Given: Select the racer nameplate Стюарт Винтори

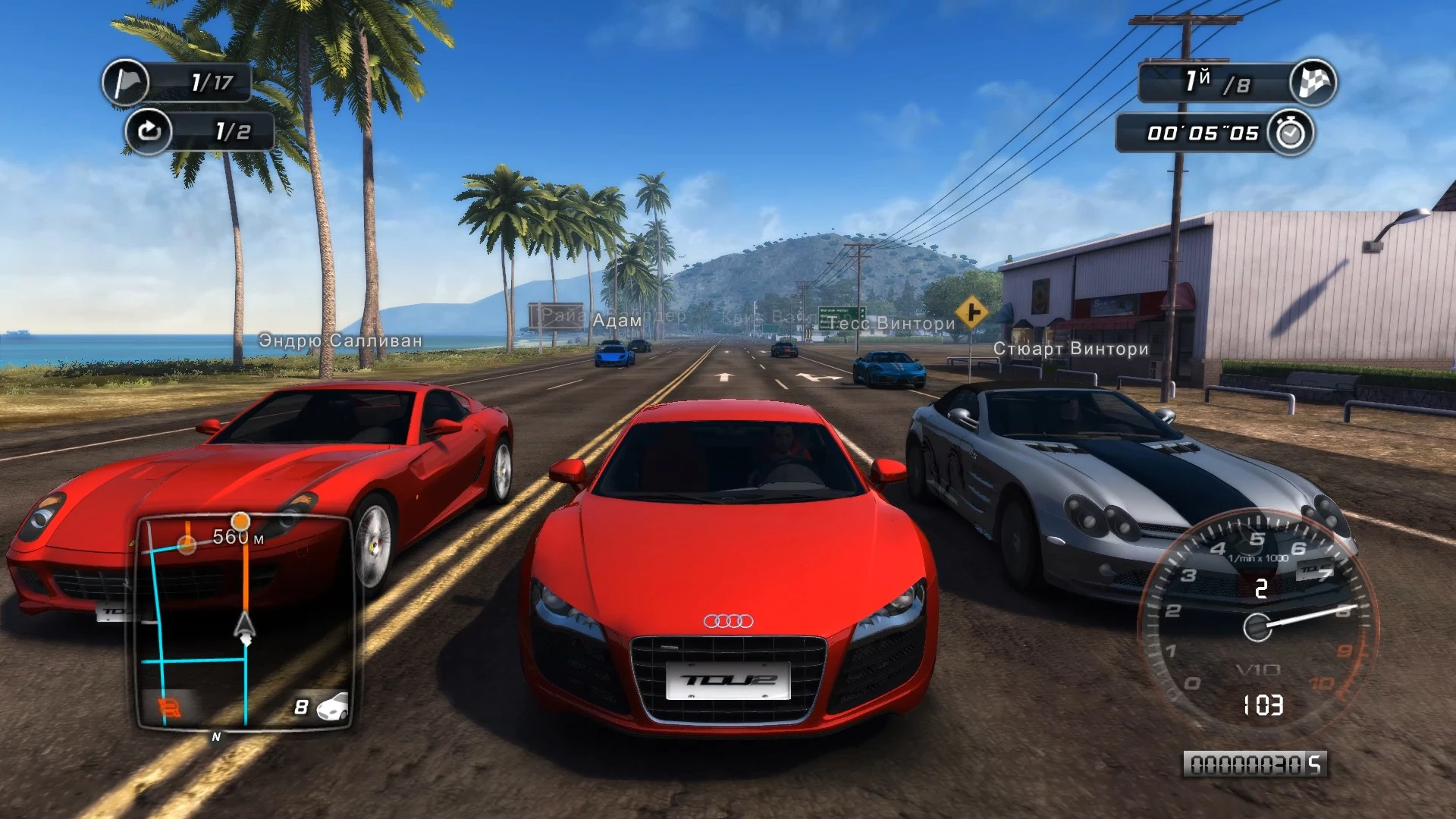Looking at the screenshot, I should point(1072,349).
